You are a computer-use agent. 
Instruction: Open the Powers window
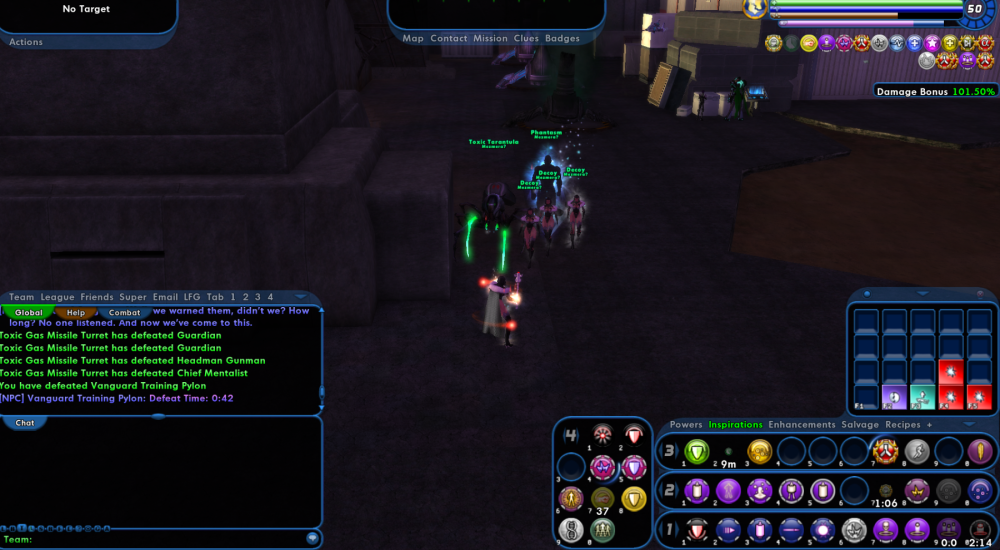686,425
